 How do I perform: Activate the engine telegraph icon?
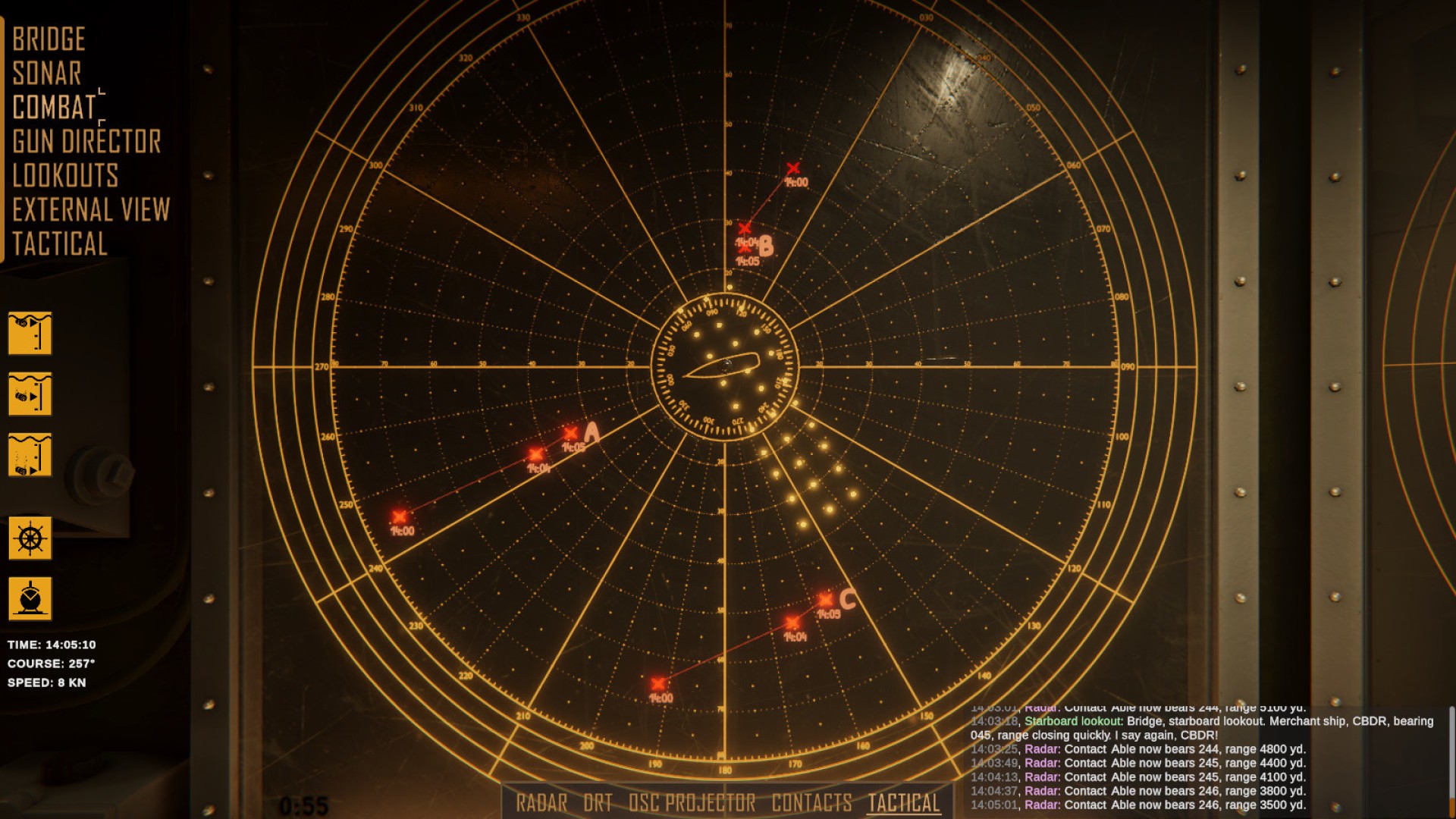pyautogui.click(x=30, y=598)
